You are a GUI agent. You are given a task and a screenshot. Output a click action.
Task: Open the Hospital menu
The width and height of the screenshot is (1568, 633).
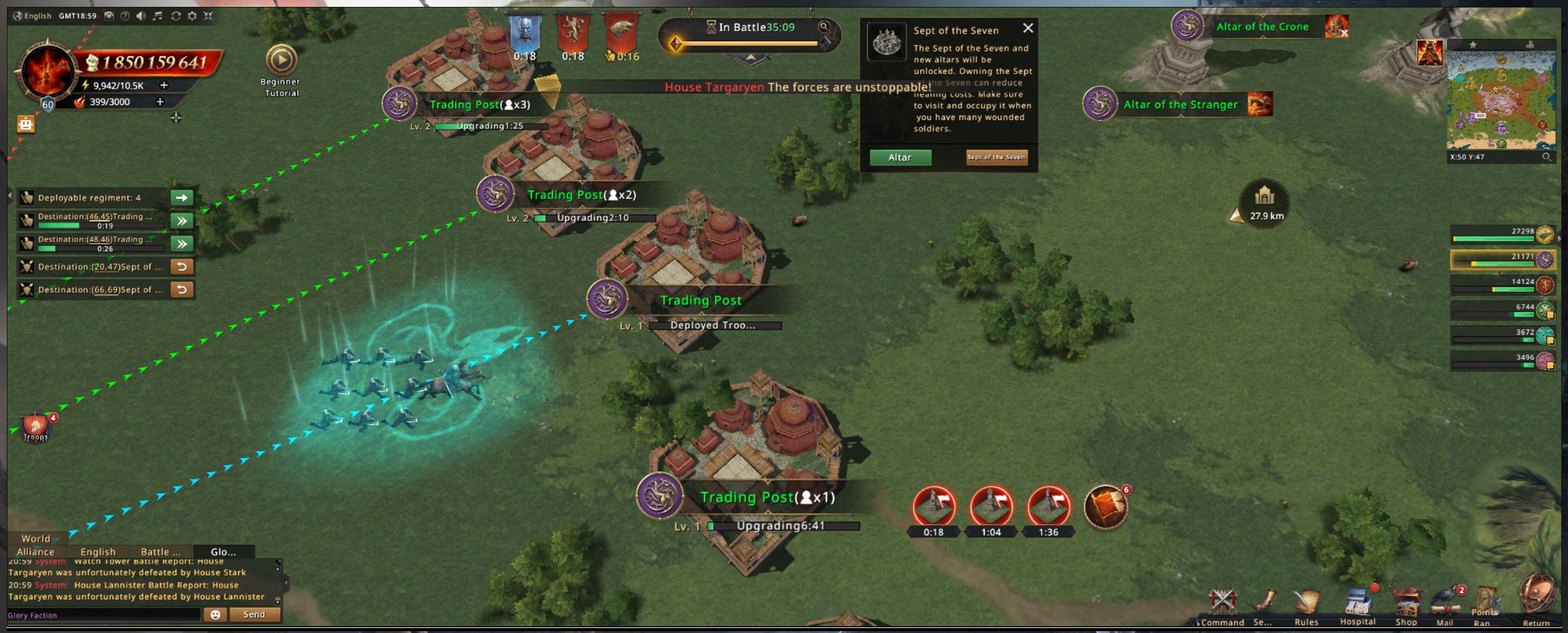1358,604
